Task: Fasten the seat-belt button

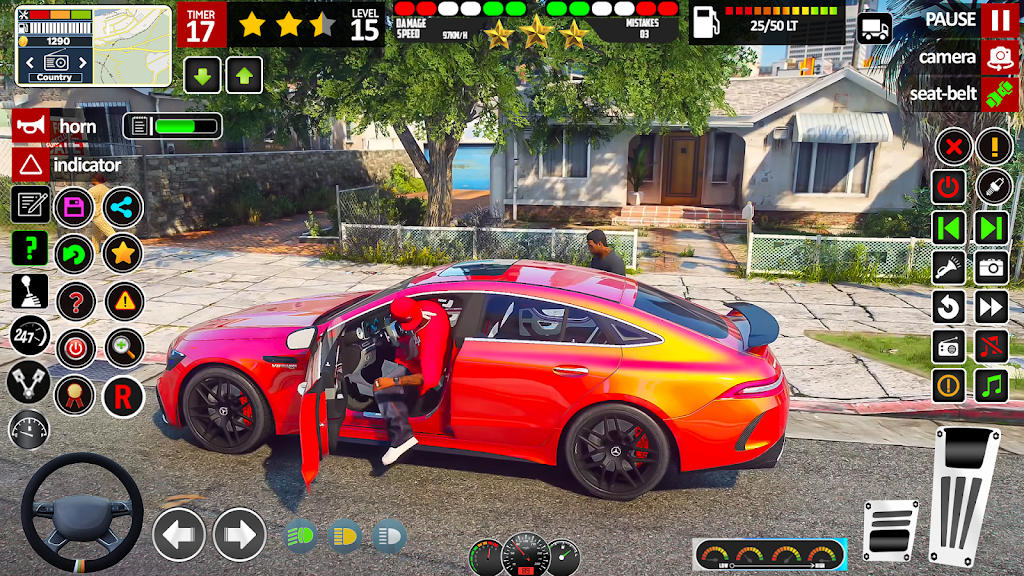Action: click(999, 94)
